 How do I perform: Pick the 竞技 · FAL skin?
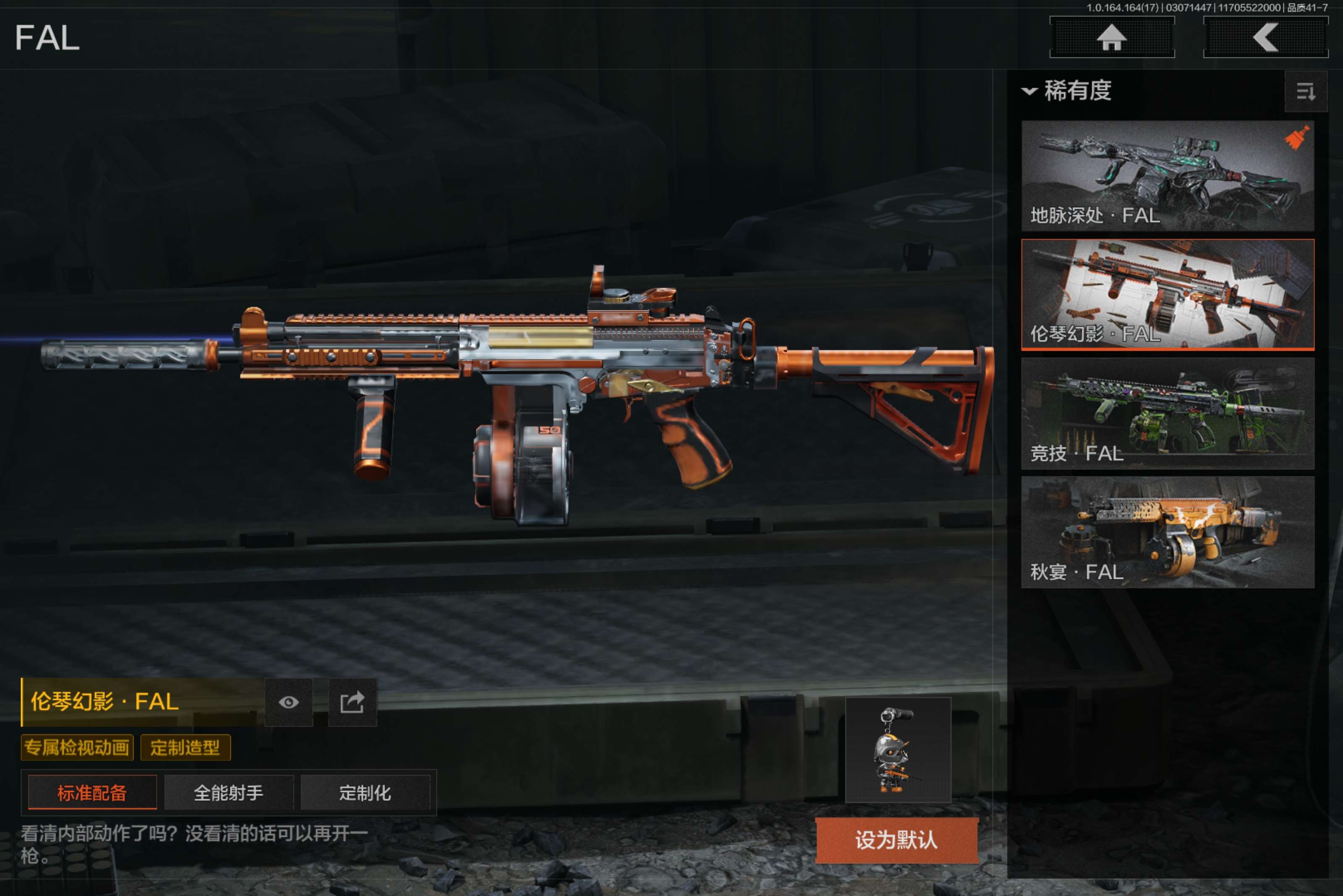[1167, 413]
